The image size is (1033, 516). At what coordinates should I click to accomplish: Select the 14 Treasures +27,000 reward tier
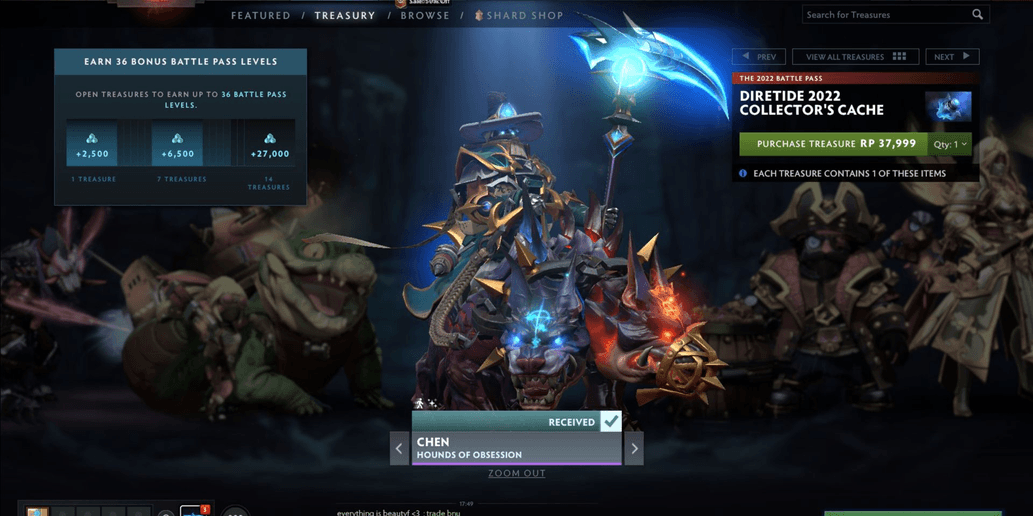pyautogui.click(x=269, y=145)
